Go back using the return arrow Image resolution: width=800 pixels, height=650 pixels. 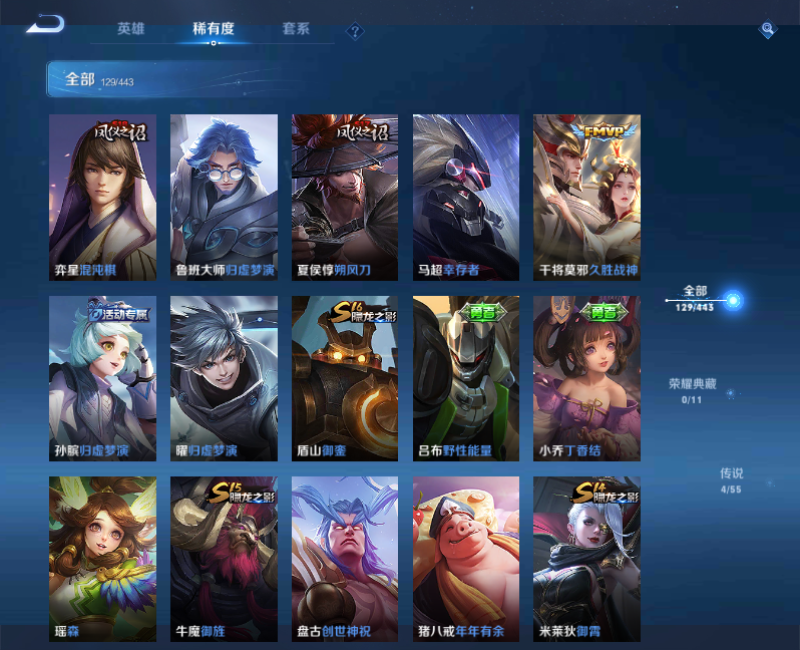point(46,24)
